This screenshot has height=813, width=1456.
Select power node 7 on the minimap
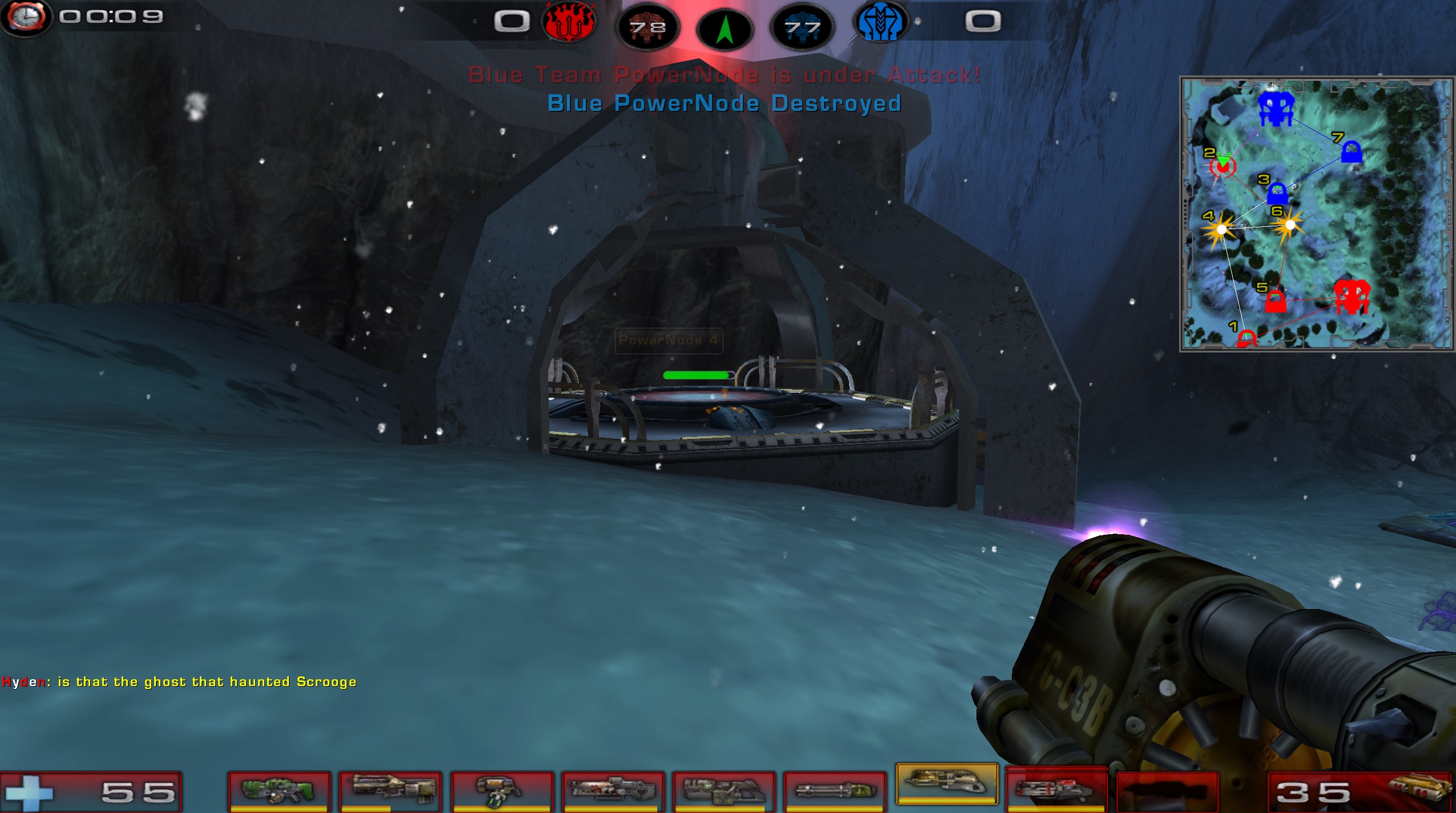[x=1351, y=153]
